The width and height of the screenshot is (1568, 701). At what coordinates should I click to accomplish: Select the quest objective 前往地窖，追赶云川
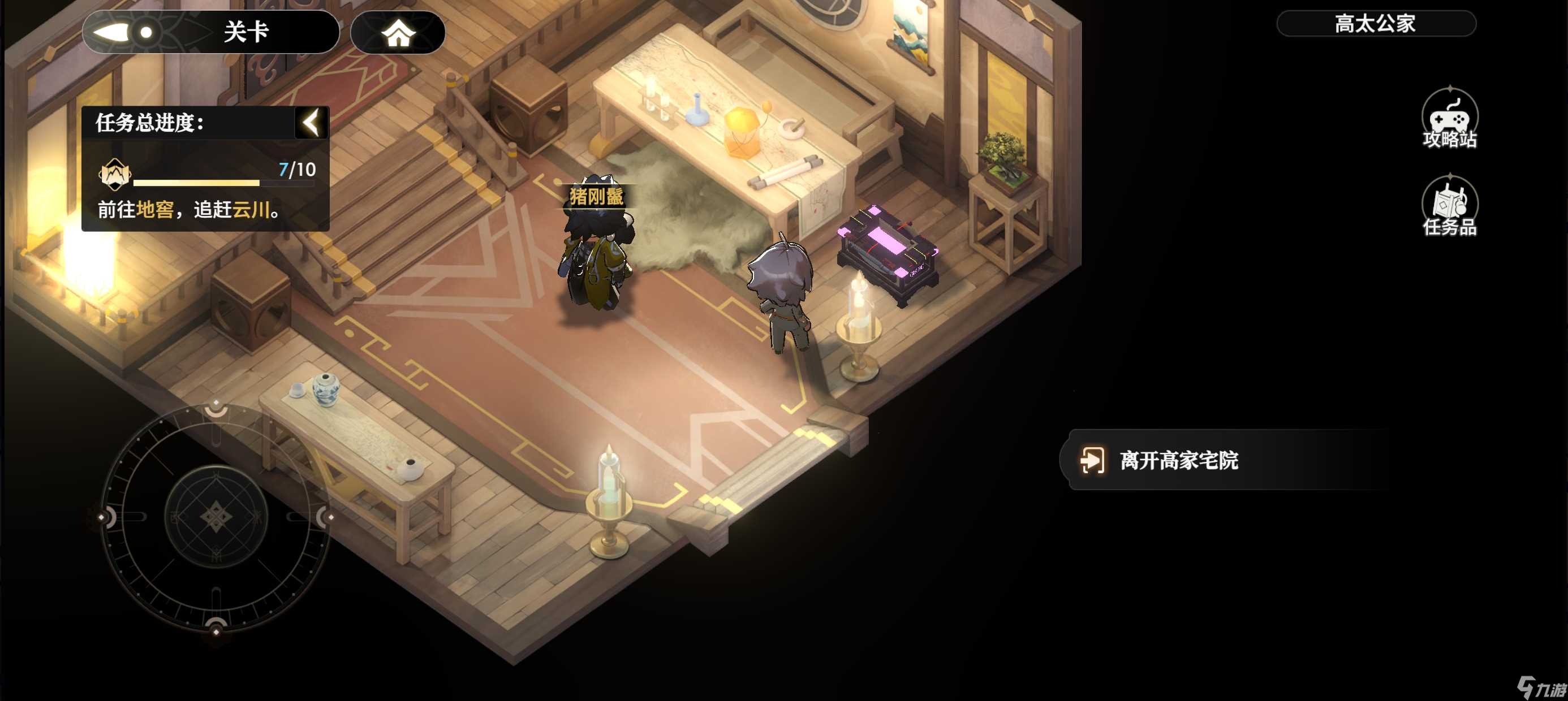tap(189, 210)
